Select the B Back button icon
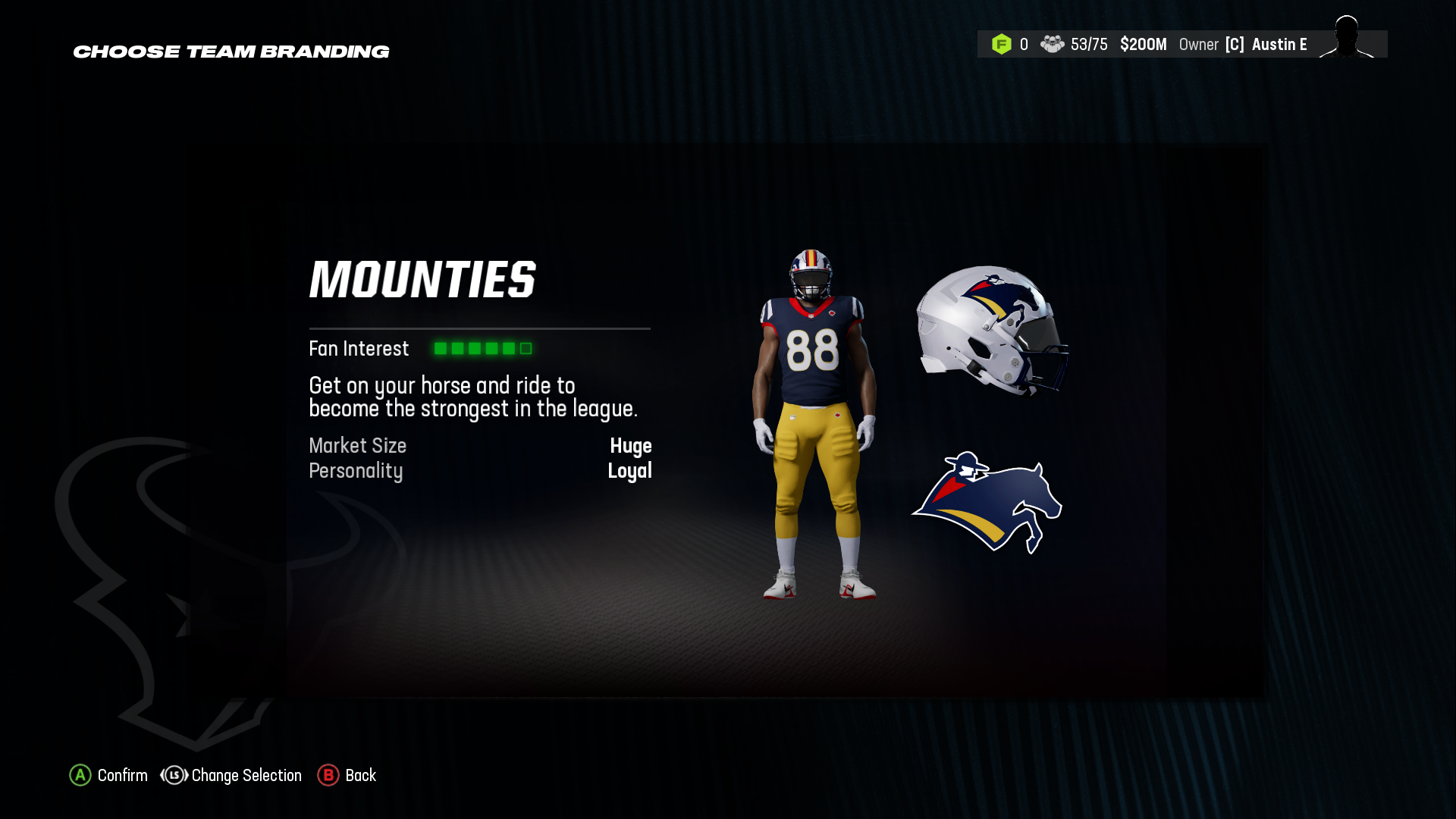The image size is (1456, 819). click(328, 775)
